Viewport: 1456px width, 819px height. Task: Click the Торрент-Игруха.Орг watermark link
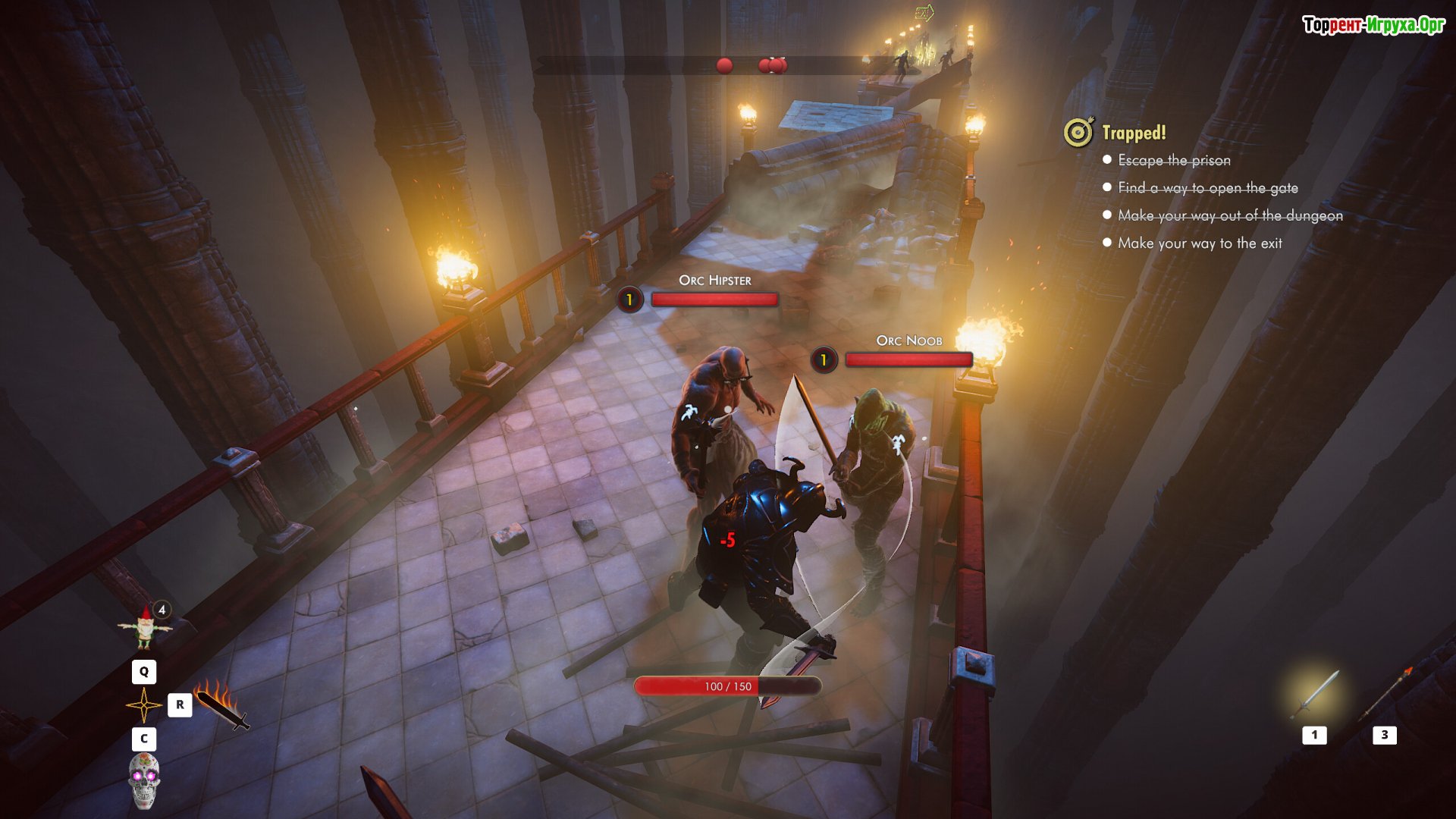tap(1373, 25)
